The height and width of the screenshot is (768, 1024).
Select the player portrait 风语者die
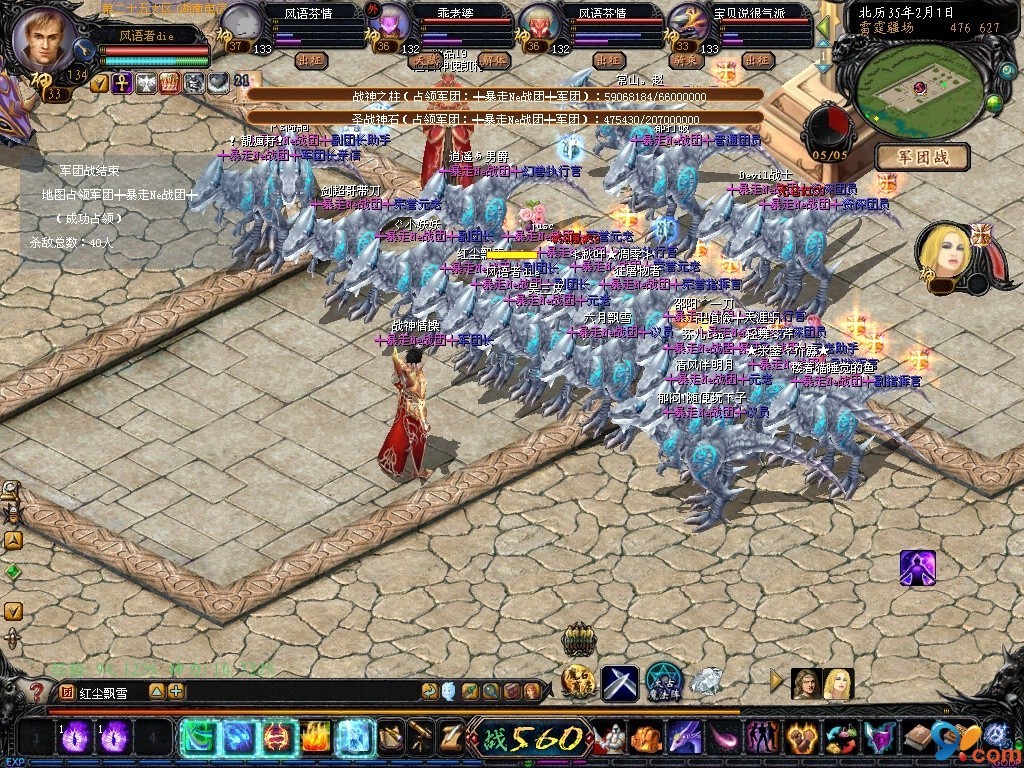[47, 37]
